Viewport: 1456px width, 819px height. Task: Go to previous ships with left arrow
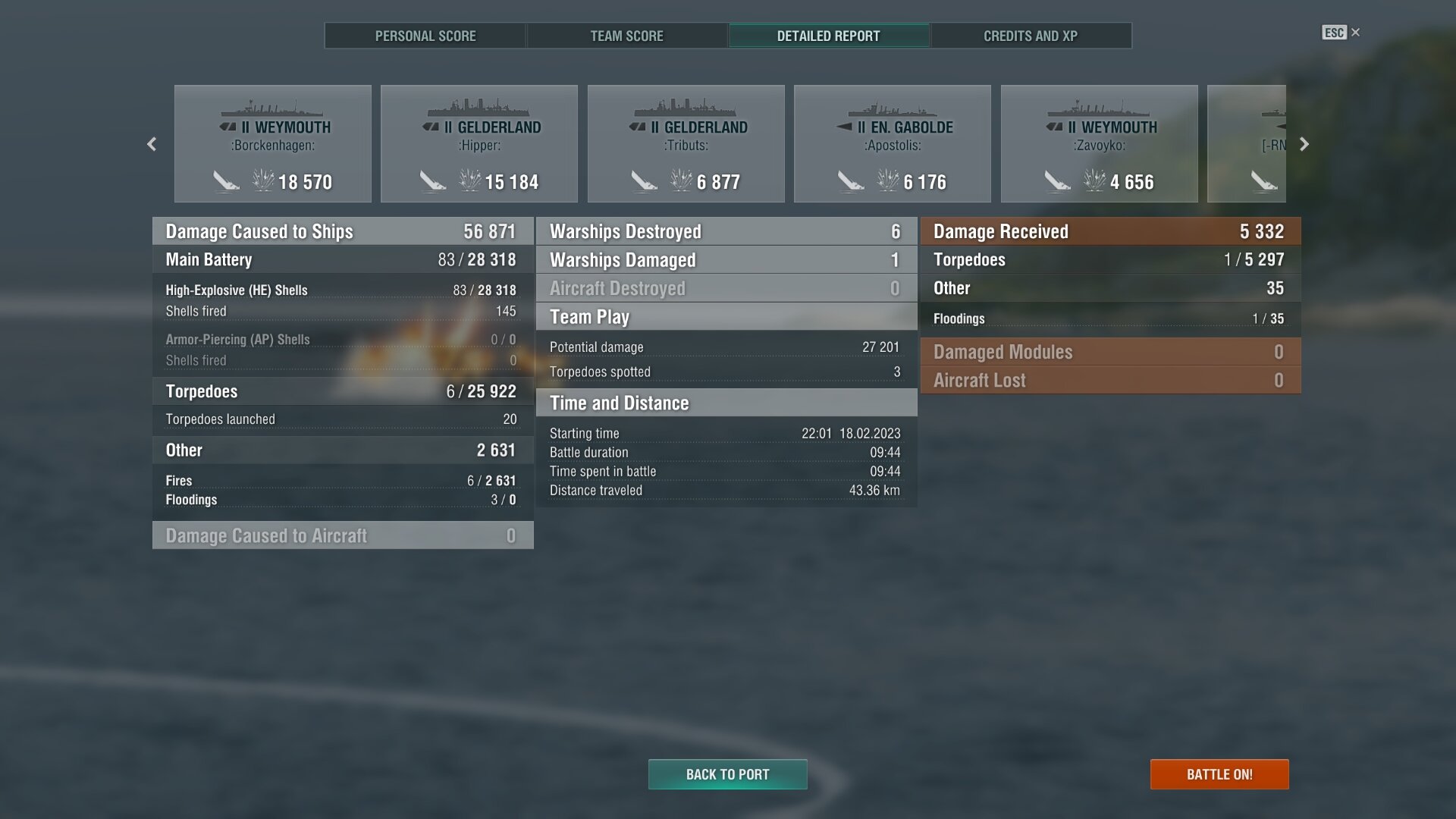tap(152, 144)
